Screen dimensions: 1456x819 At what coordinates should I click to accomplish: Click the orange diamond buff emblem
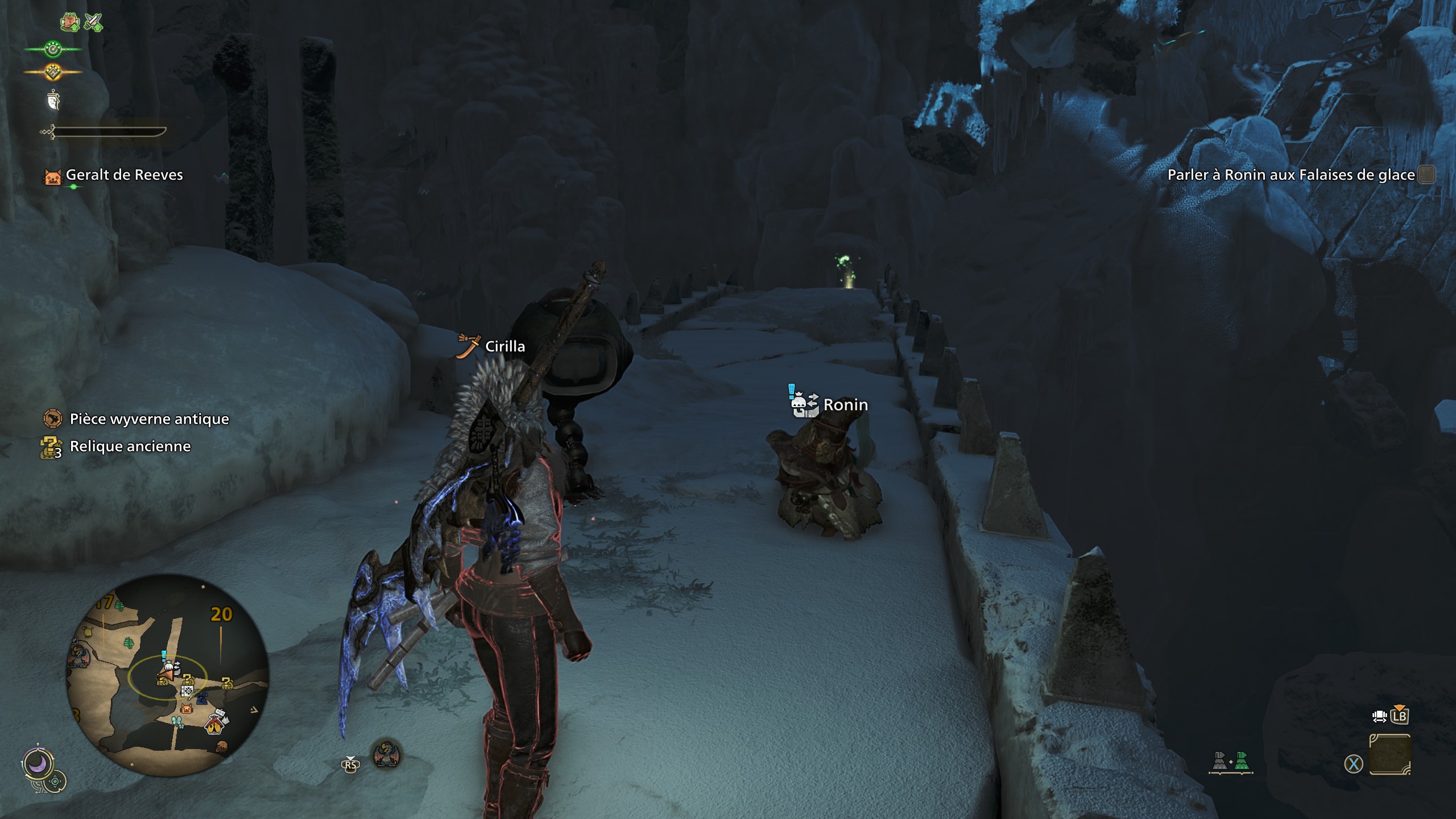[53, 71]
